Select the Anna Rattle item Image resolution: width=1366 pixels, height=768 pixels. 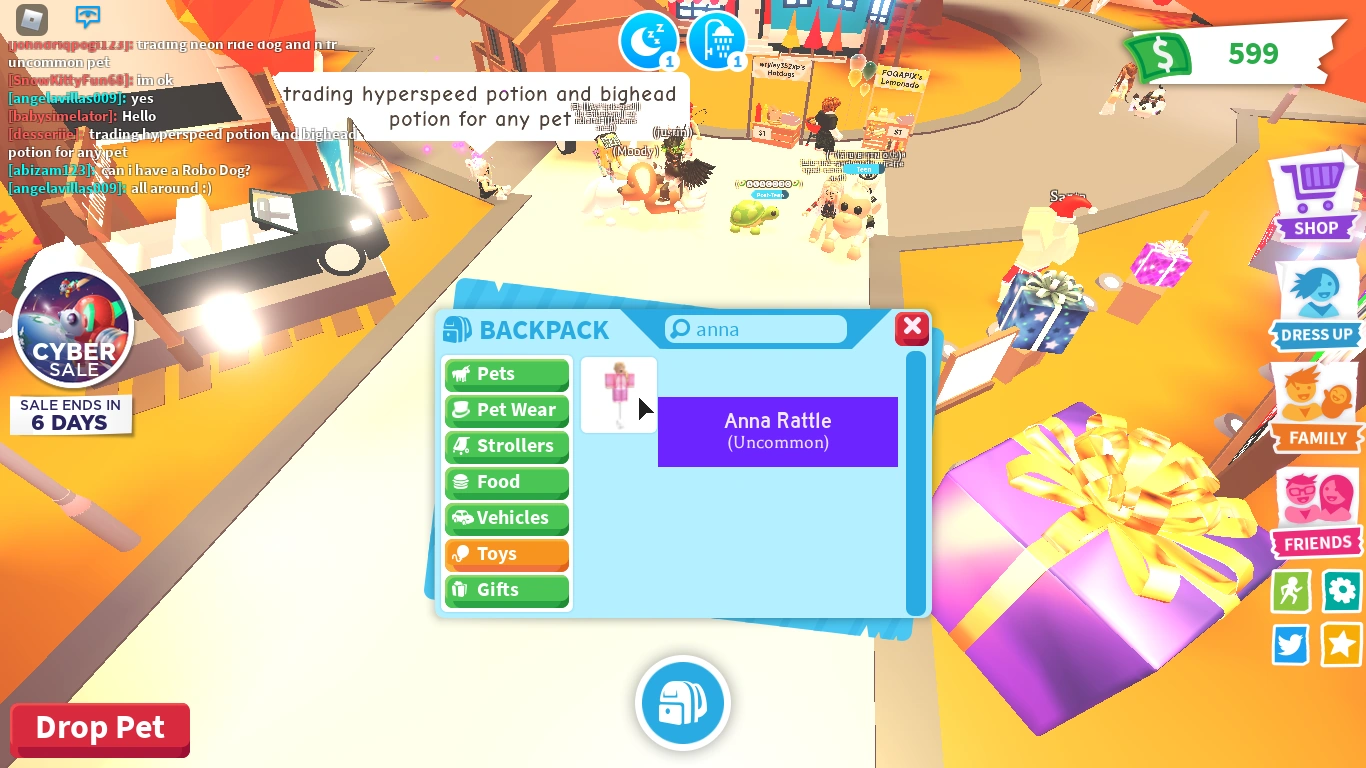(618, 394)
